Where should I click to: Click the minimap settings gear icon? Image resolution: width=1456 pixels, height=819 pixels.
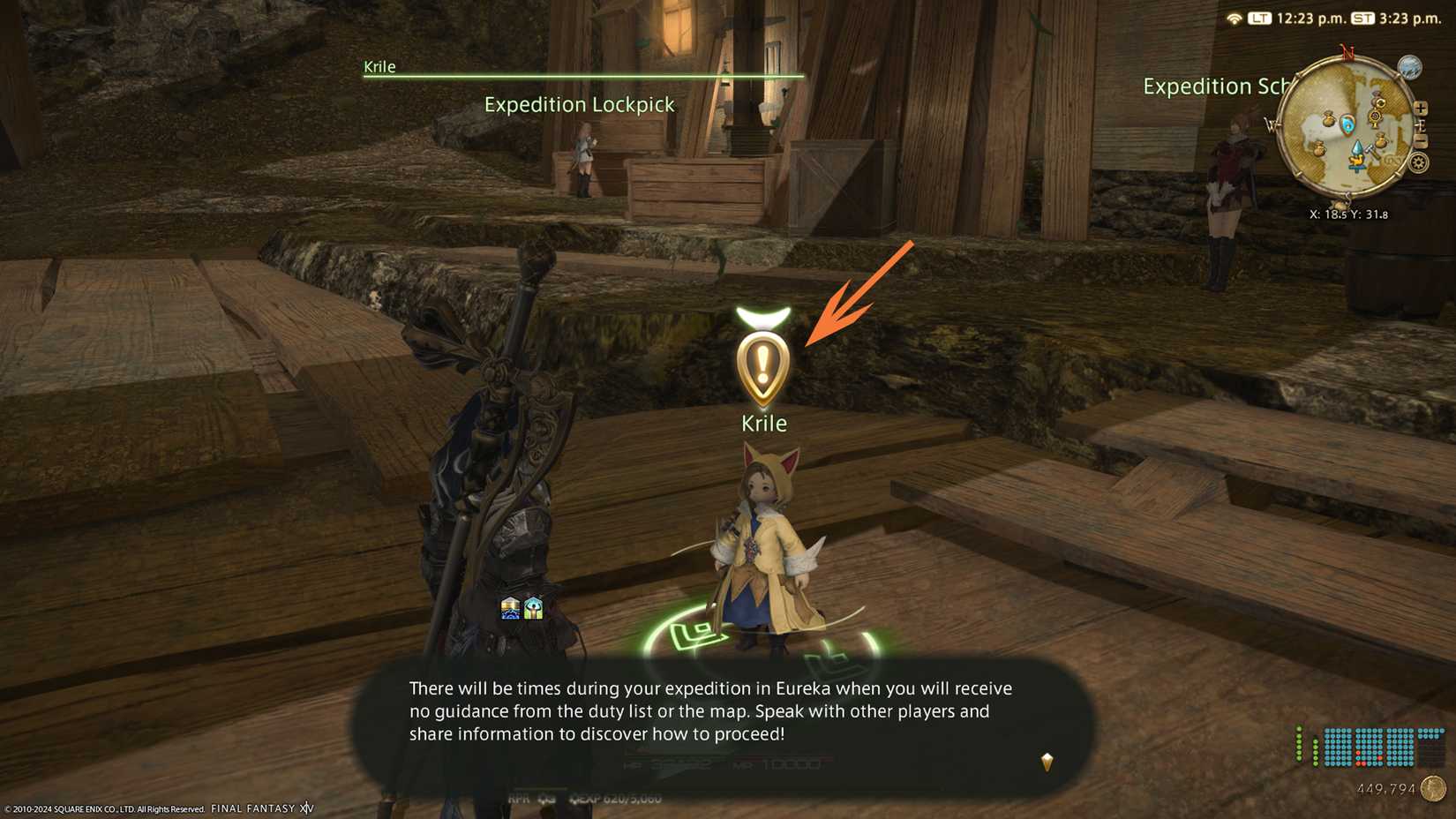click(x=1419, y=162)
